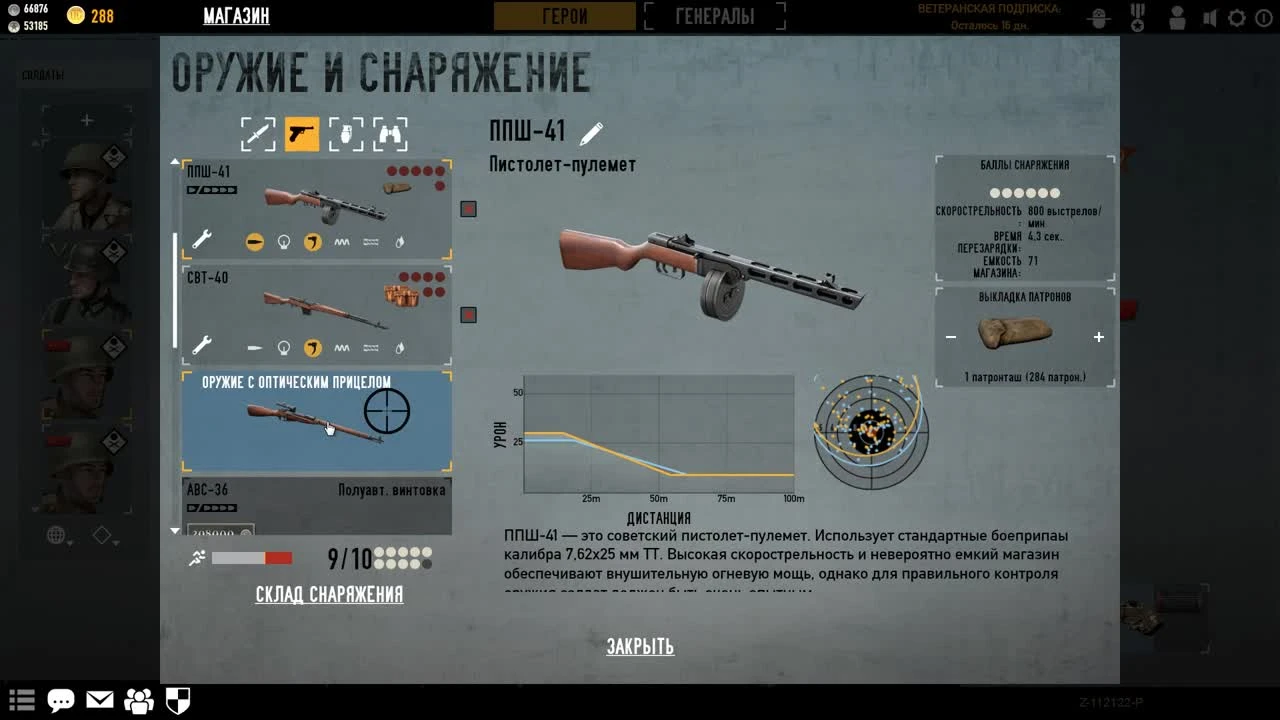Screen dimensions: 1280x720
Task: Toggle the yellow grip attachment on СВТ-40
Action: (313, 348)
